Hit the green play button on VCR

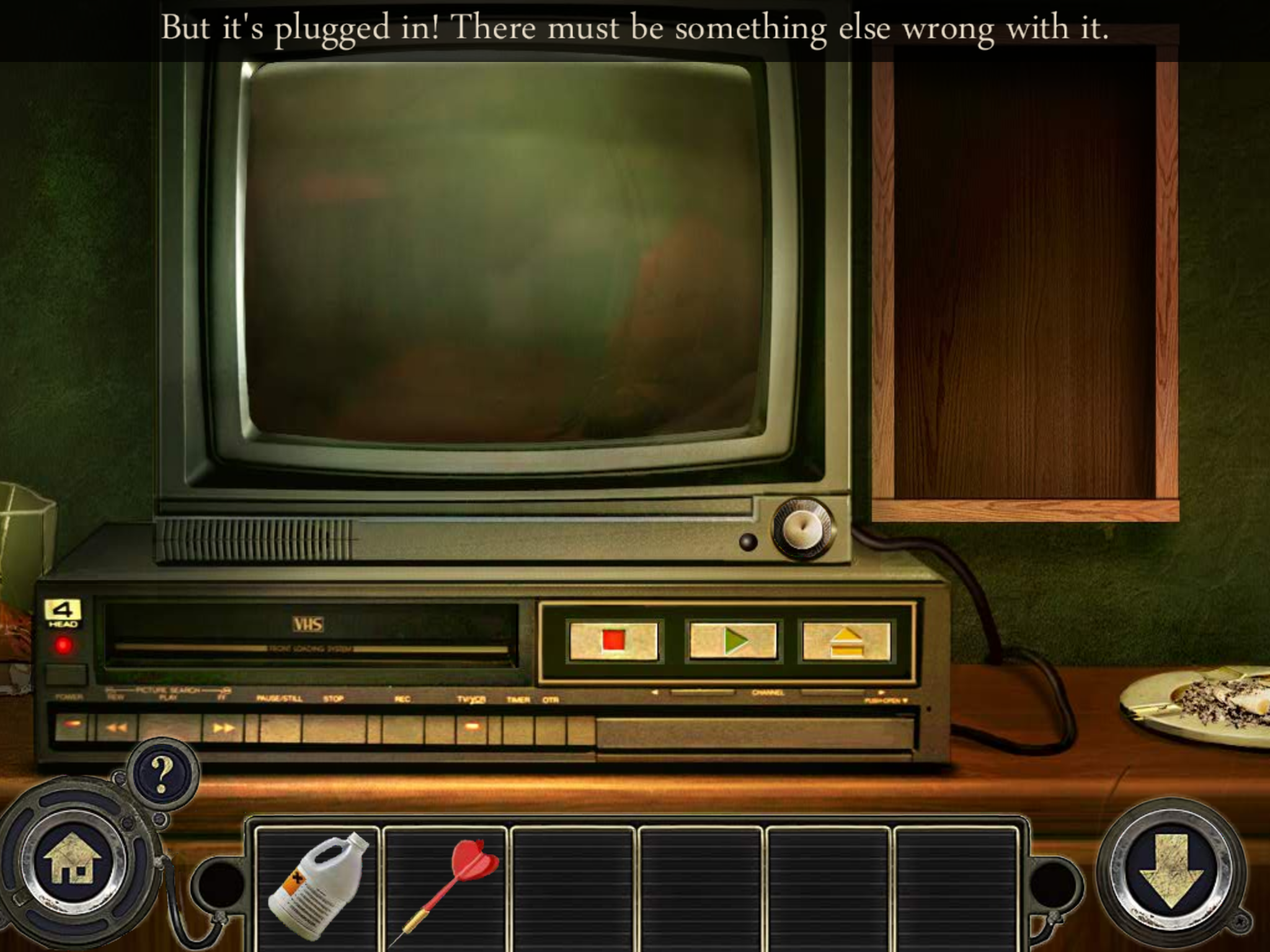click(x=733, y=641)
